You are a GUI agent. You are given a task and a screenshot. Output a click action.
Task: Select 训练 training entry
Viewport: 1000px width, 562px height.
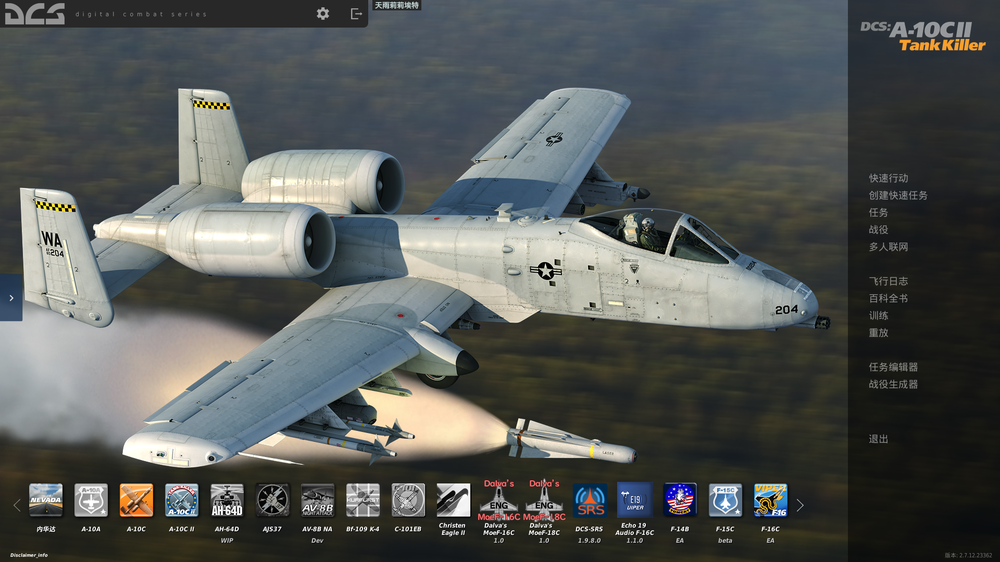click(878, 315)
